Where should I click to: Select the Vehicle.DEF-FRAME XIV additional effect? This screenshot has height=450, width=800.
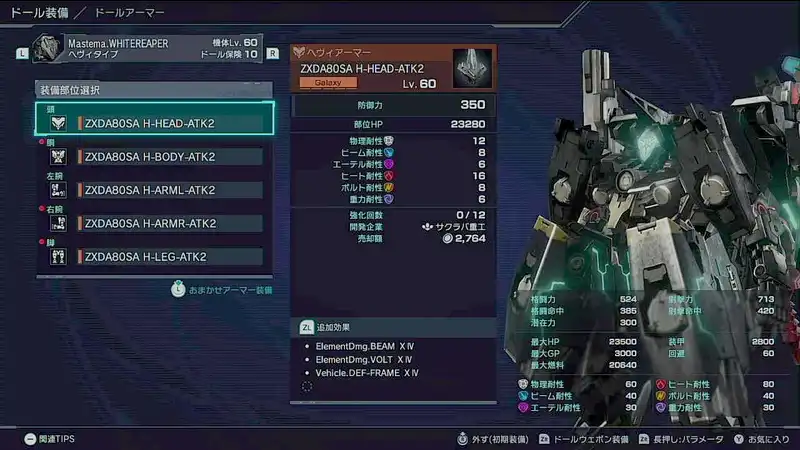(366, 372)
